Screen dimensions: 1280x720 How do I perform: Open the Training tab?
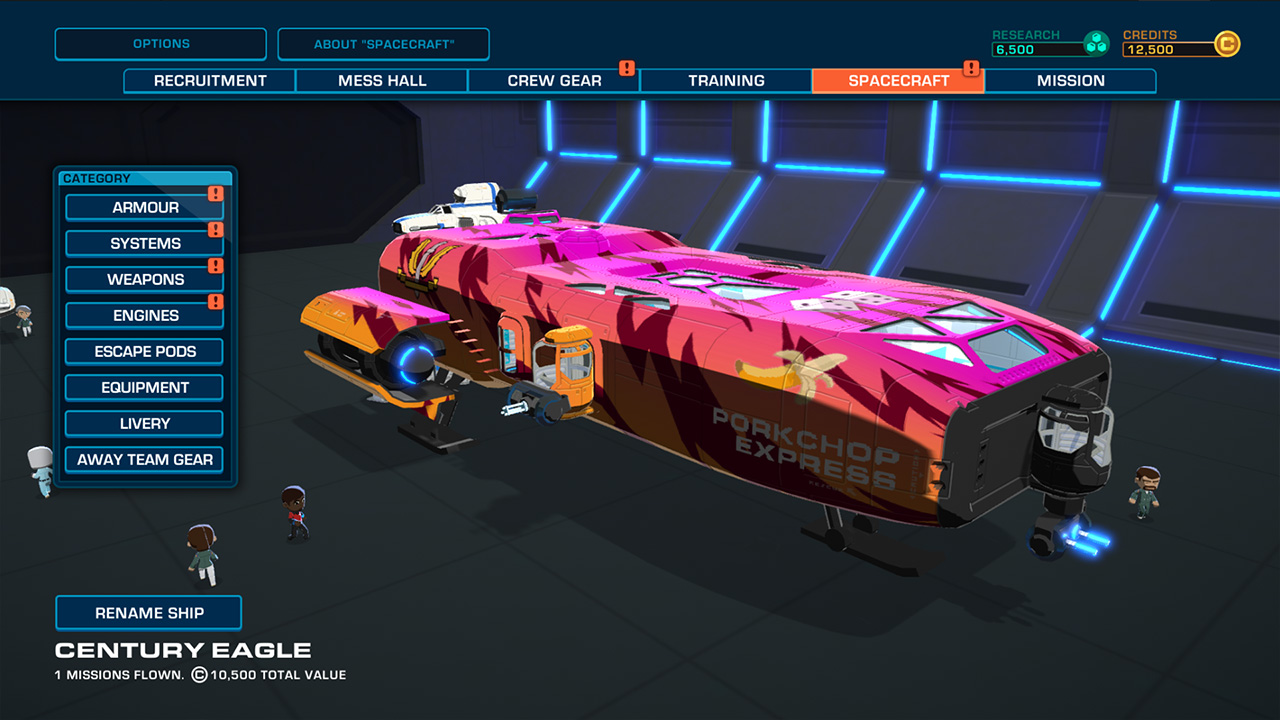726,81
